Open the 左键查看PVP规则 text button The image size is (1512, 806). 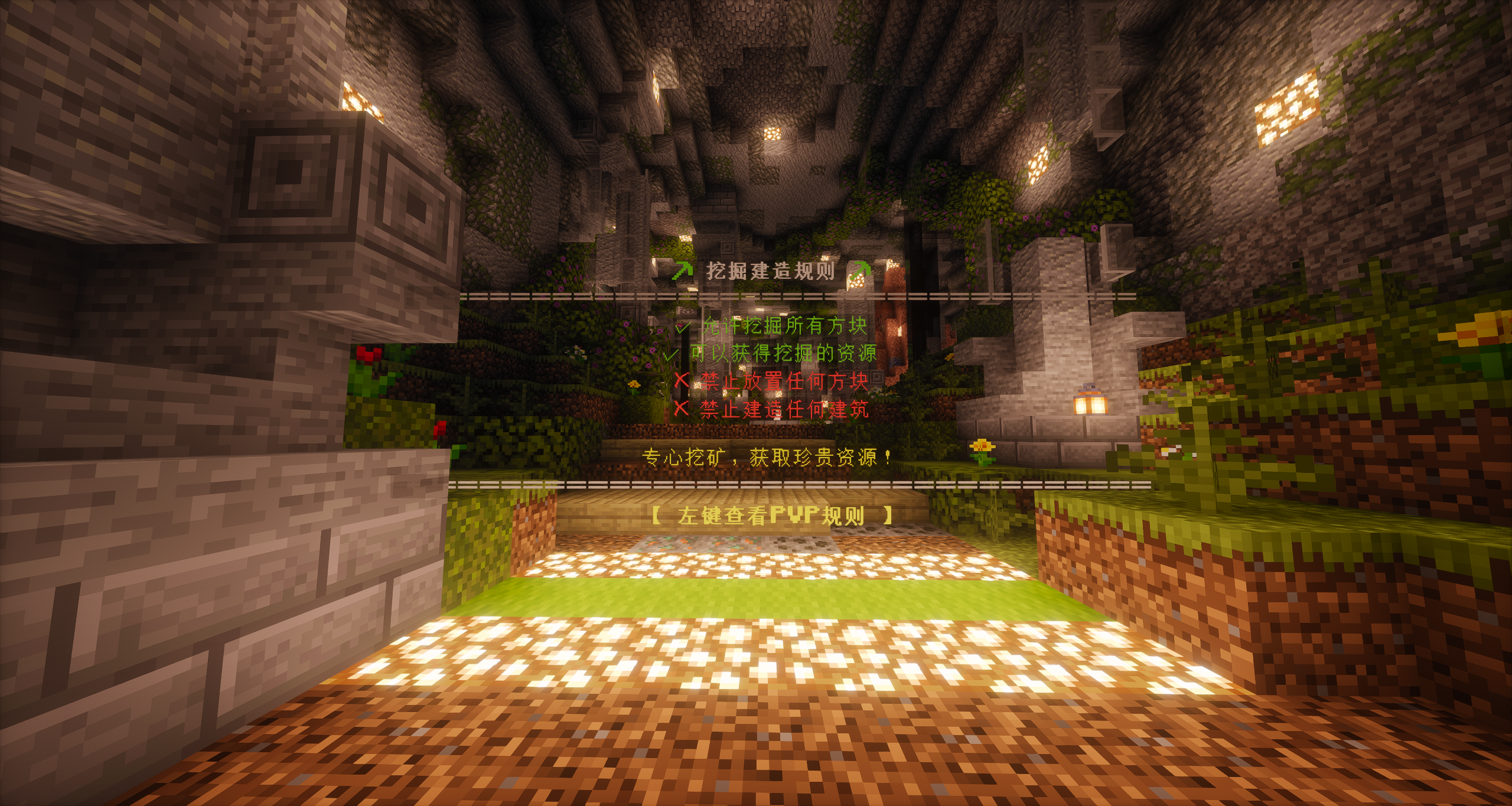(x=771, y=515)
